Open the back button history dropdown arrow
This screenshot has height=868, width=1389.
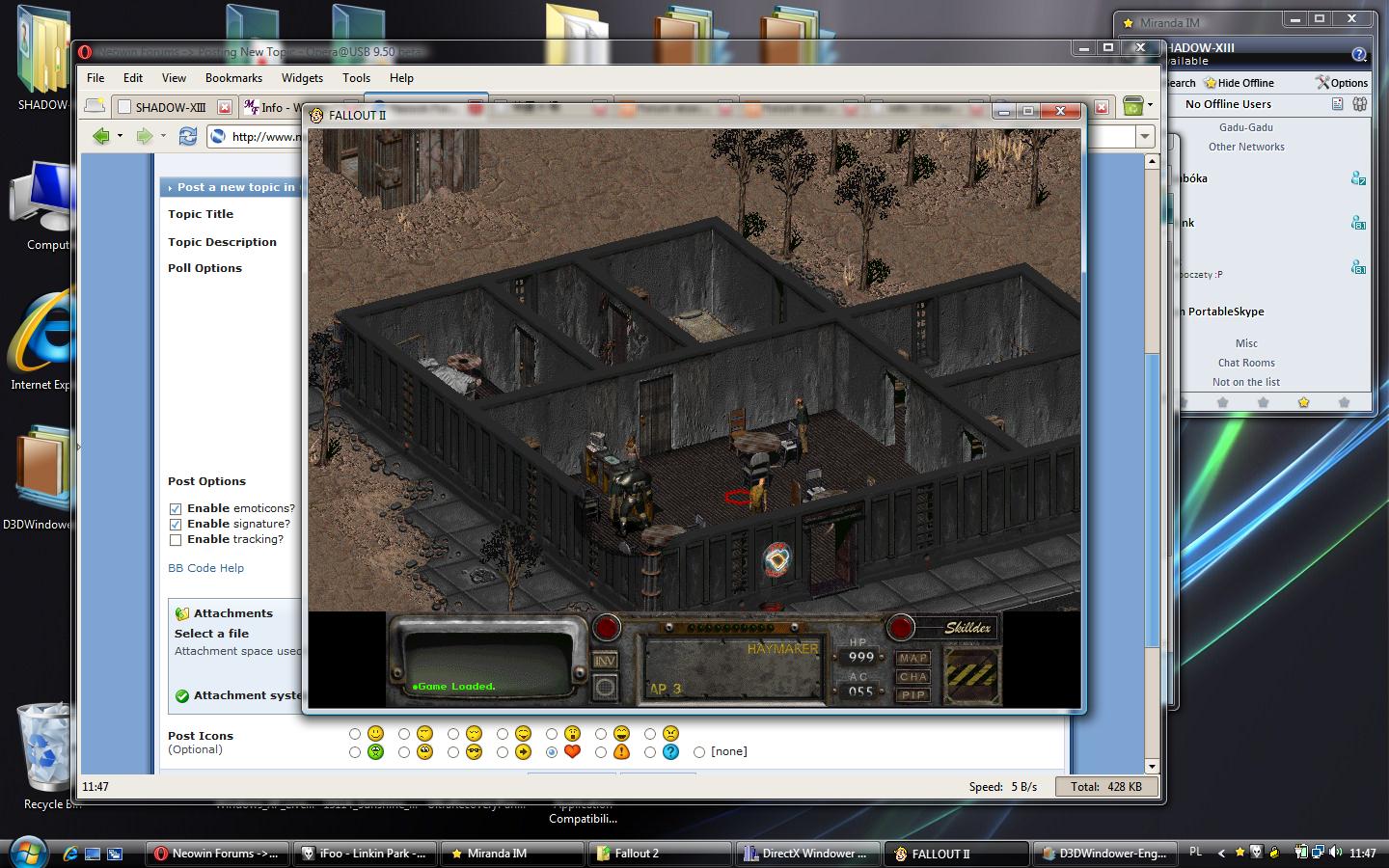click(x=120, y=136)
